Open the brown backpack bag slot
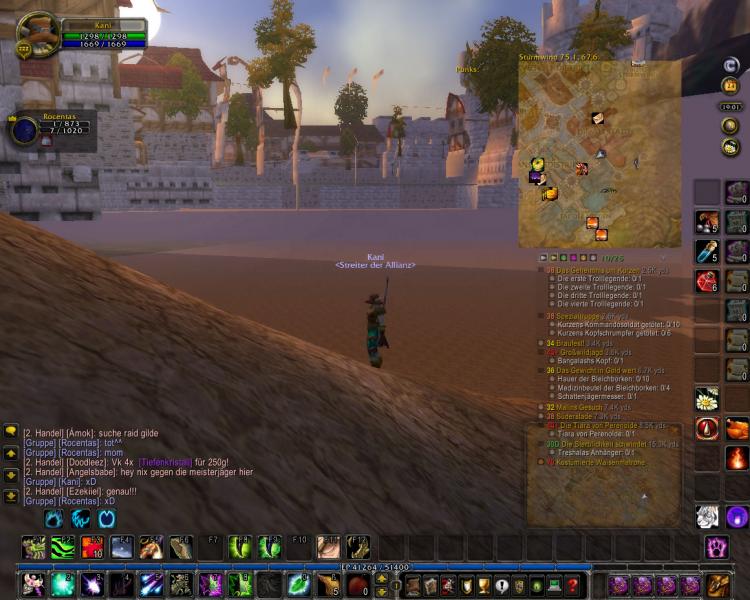Viewport: 750px width, 600px height. tap(717, 585)
